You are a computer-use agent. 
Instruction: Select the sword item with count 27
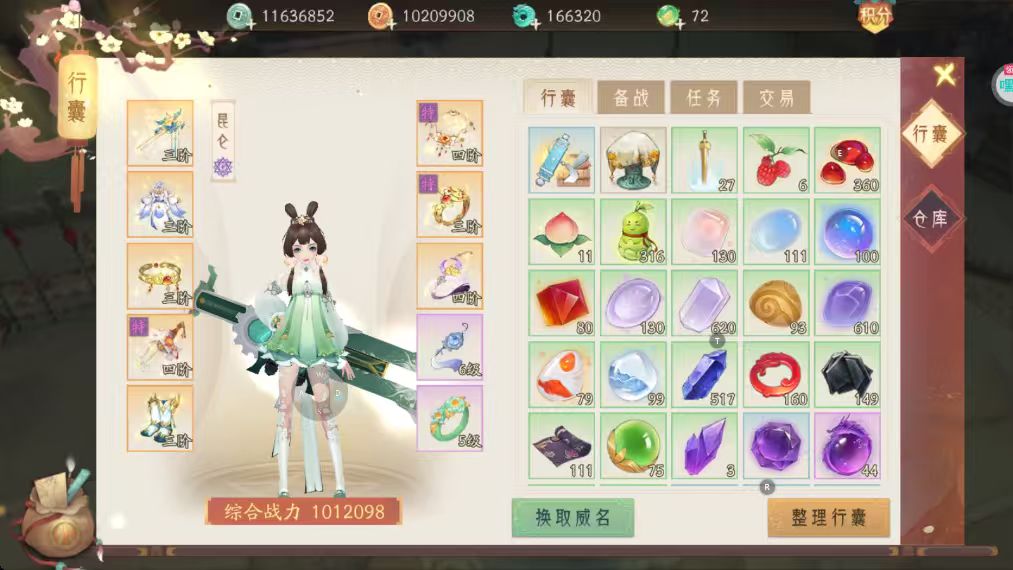[704, 160]
